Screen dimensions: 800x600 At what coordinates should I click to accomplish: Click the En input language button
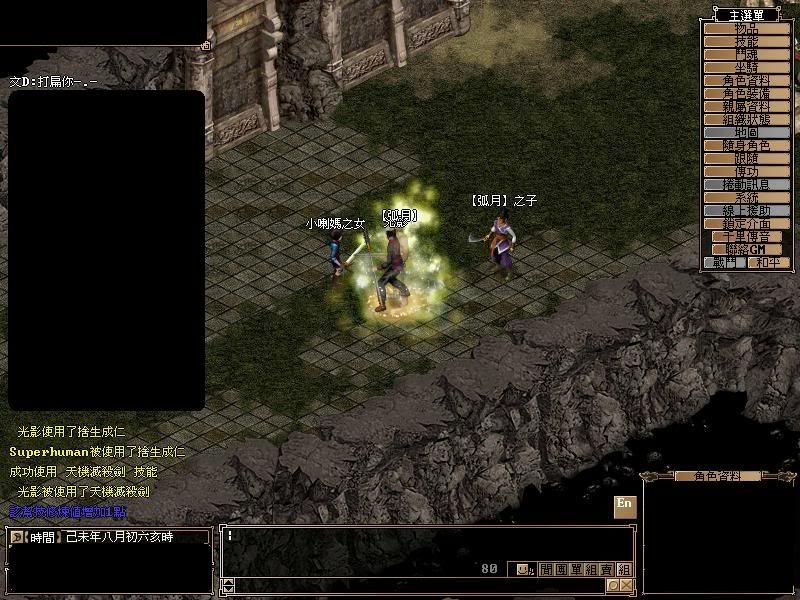point(625,505)
